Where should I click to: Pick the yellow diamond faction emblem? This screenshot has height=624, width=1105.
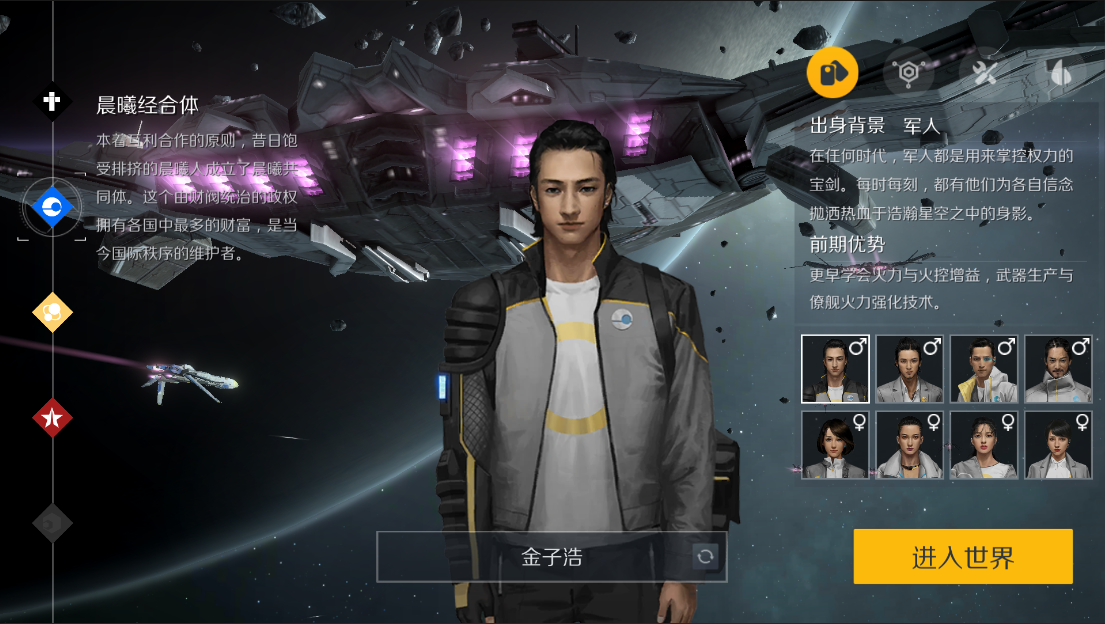[x=52, y=312]
